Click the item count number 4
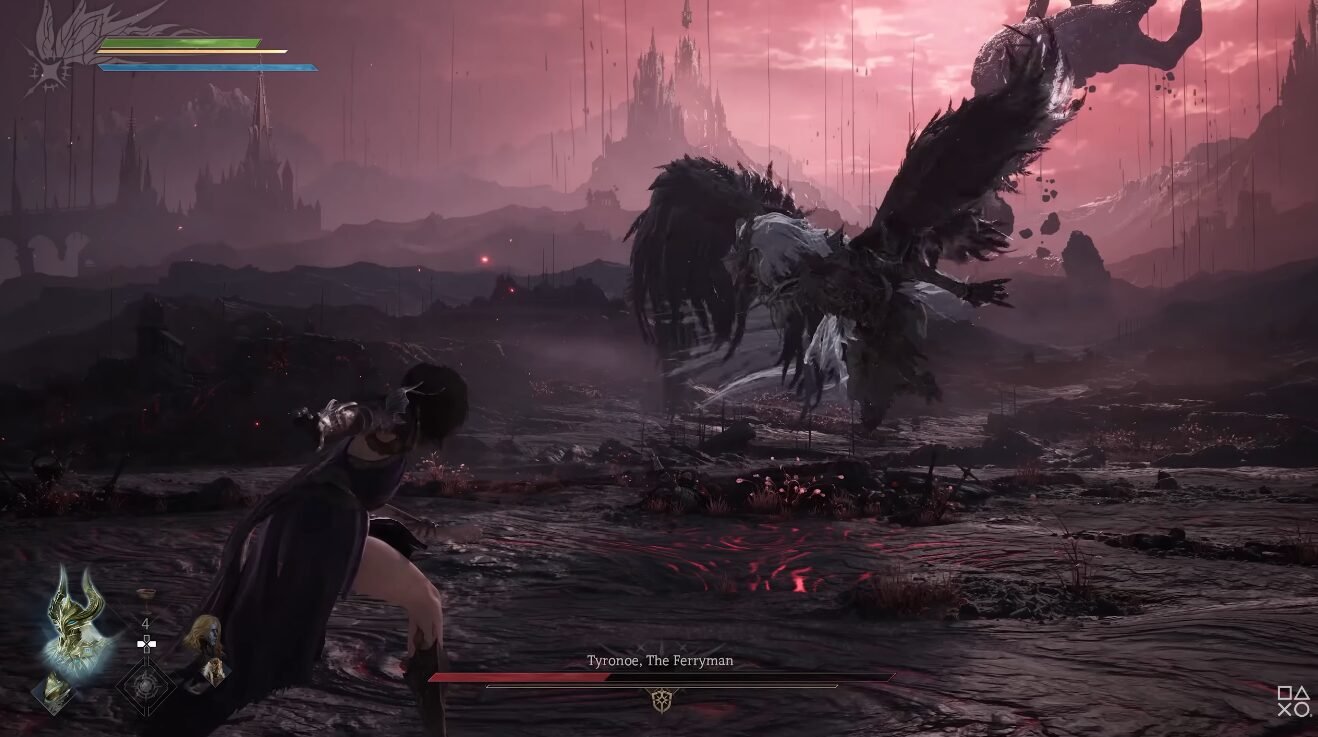 (x=145, y=624)
